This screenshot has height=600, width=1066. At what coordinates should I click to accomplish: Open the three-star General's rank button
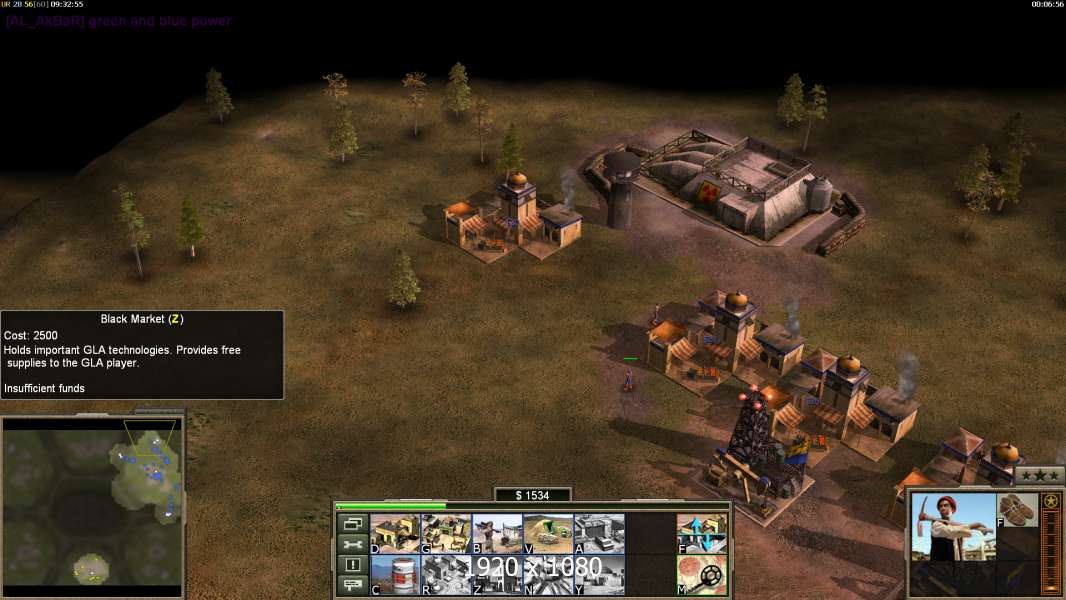1039,476
